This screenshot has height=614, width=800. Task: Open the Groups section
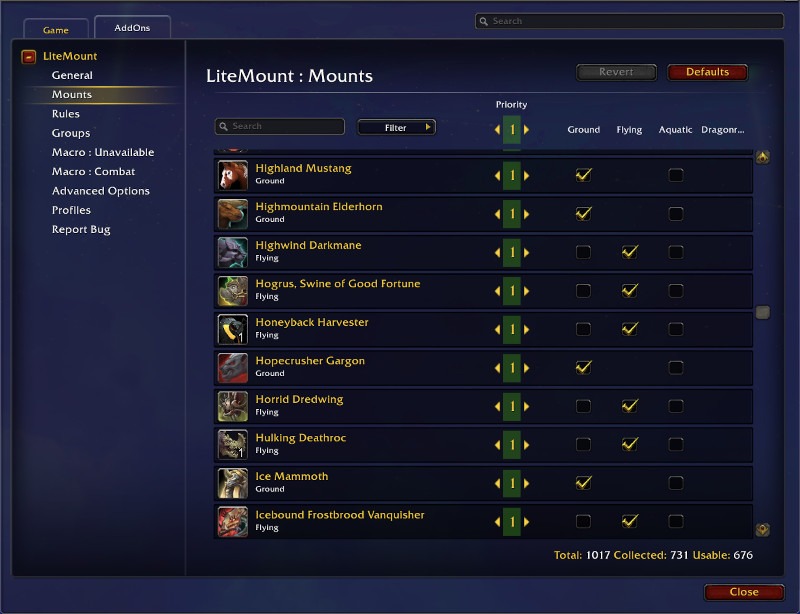pyautogui.click(x=71, y=133)
